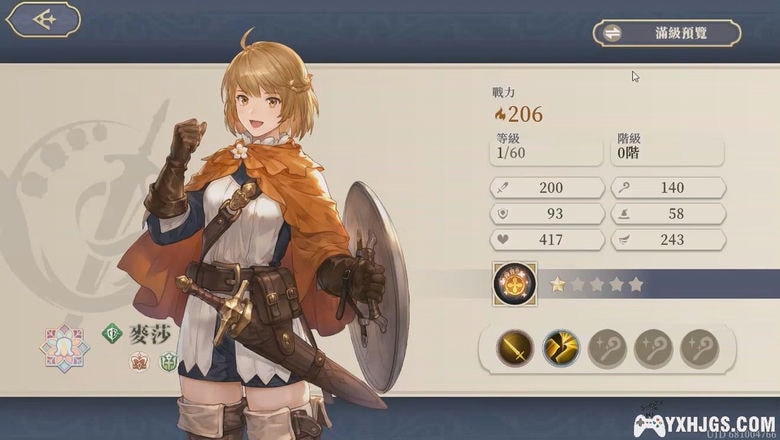Image resolution: width=780 pixels, height=440 pixels.
Task: Select the golden shield bash skill icon
Action: click(x=561, y=348)
